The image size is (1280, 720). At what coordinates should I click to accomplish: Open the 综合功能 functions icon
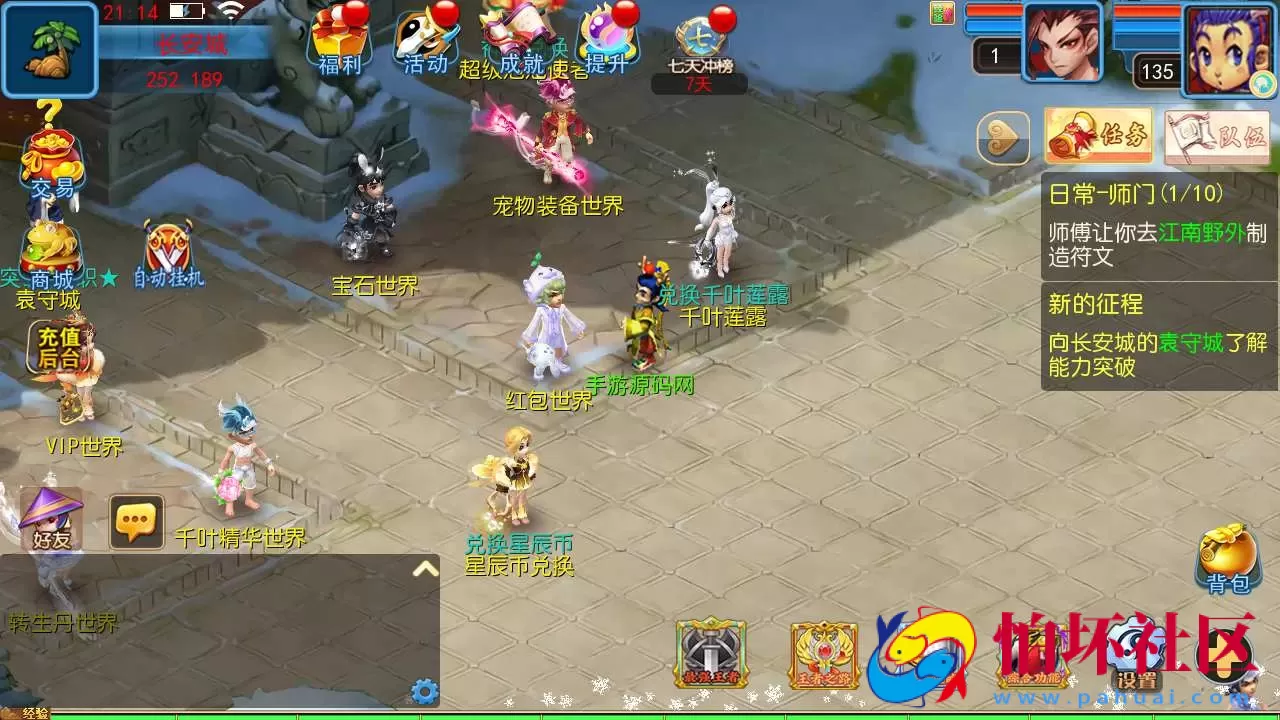click(1031, 655)
